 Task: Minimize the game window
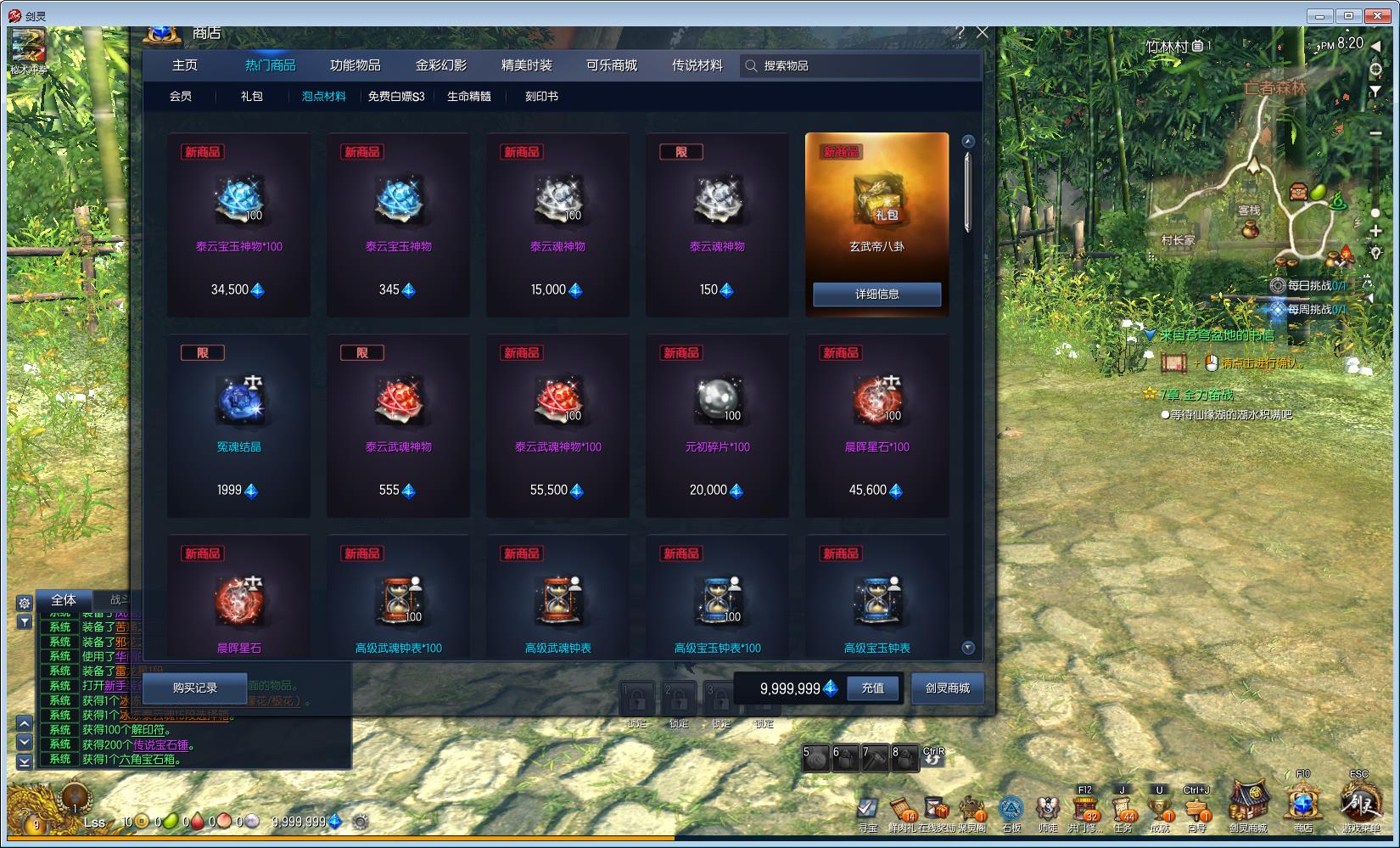[1319, 15]
